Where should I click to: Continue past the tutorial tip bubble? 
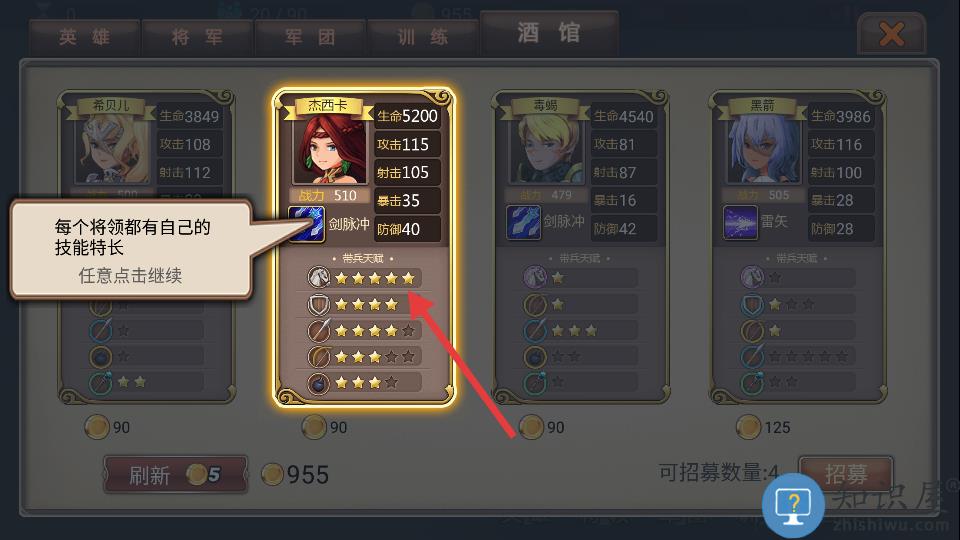(x=130, y=251)
